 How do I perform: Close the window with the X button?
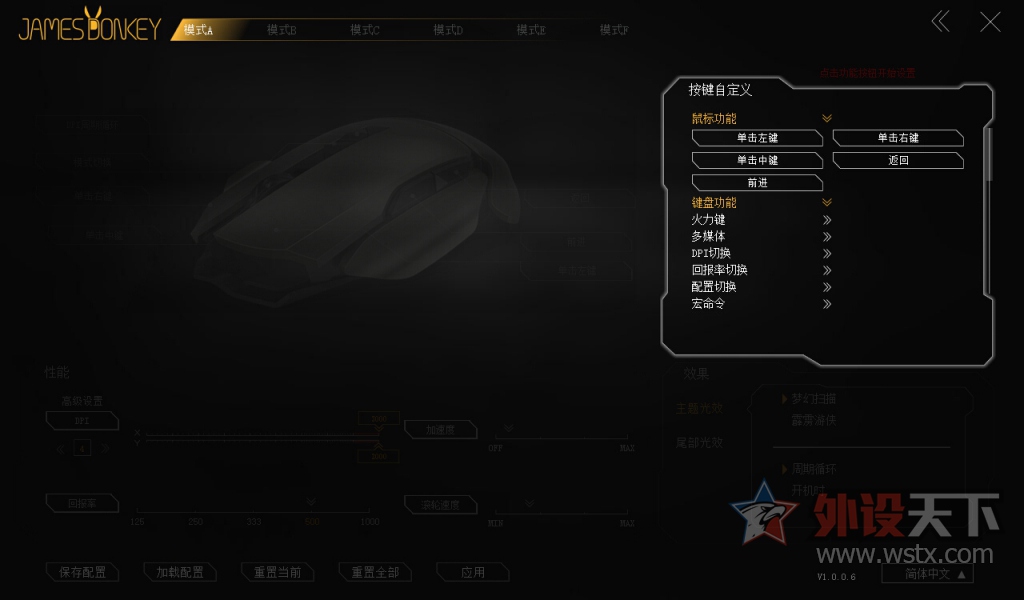click(990, 22)
